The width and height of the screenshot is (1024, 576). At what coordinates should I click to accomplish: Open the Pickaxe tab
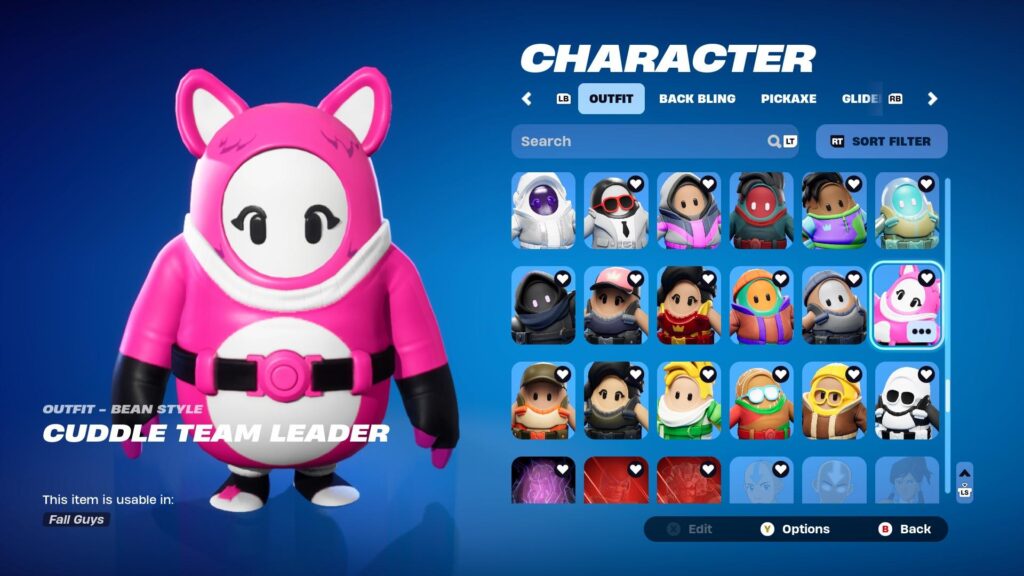point(788,99)
